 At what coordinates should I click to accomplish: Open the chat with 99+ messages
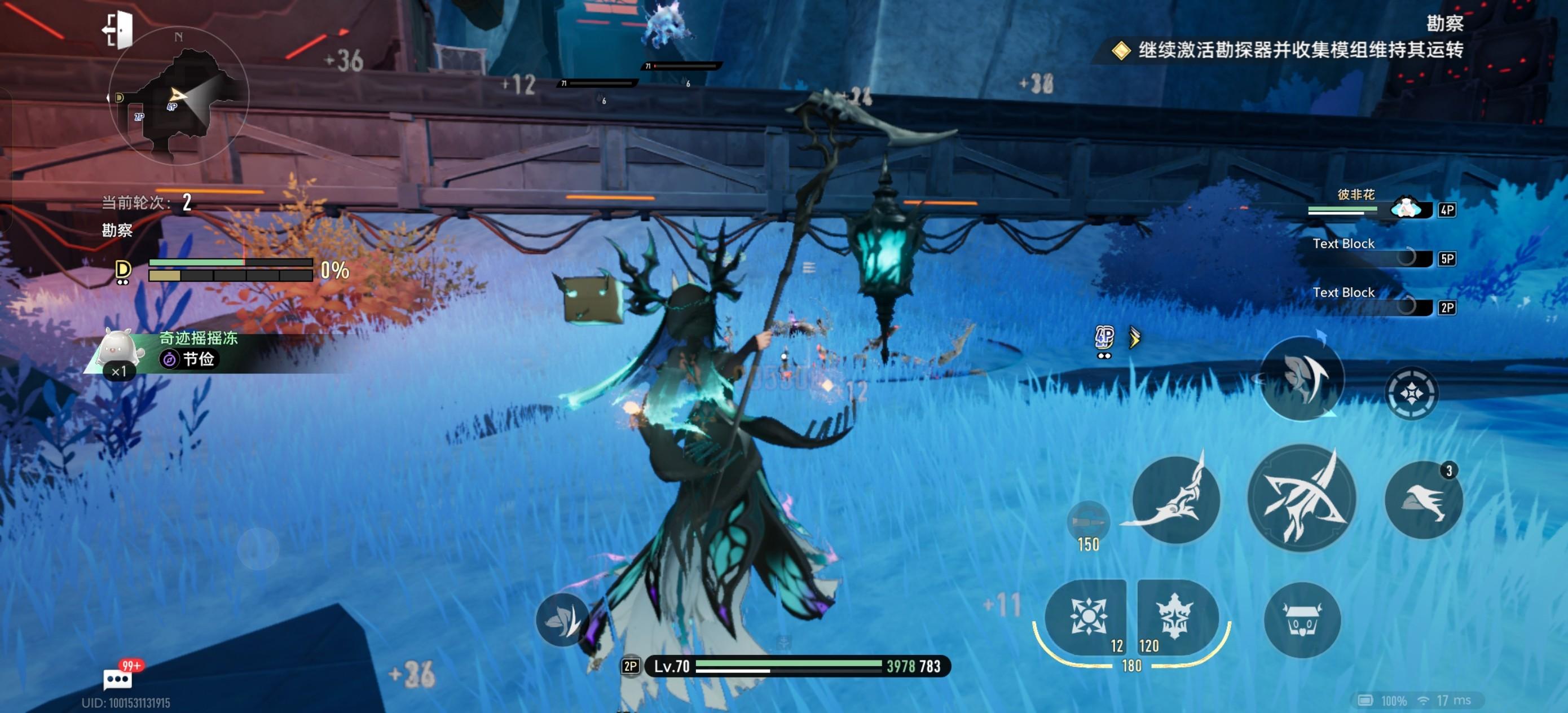(117, 677)
